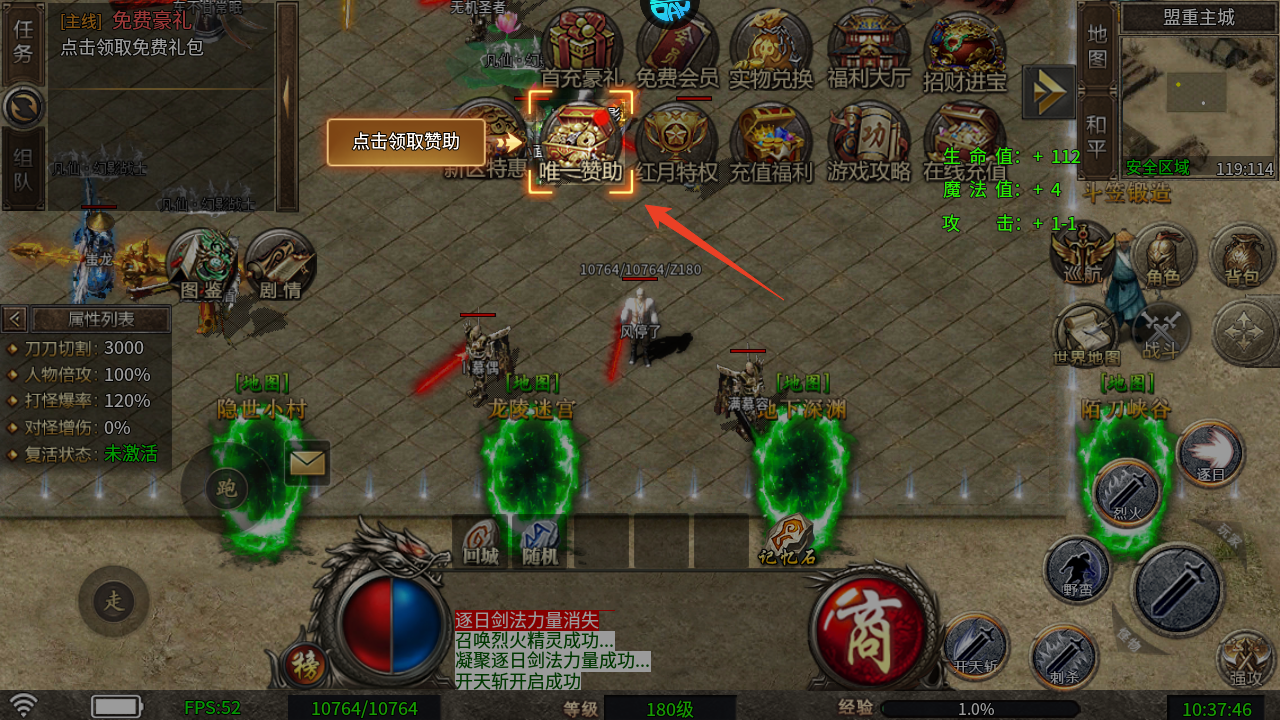Open the mail envelope icon
This screenshot has height=720, width=1280.
(x=307, y=462)
